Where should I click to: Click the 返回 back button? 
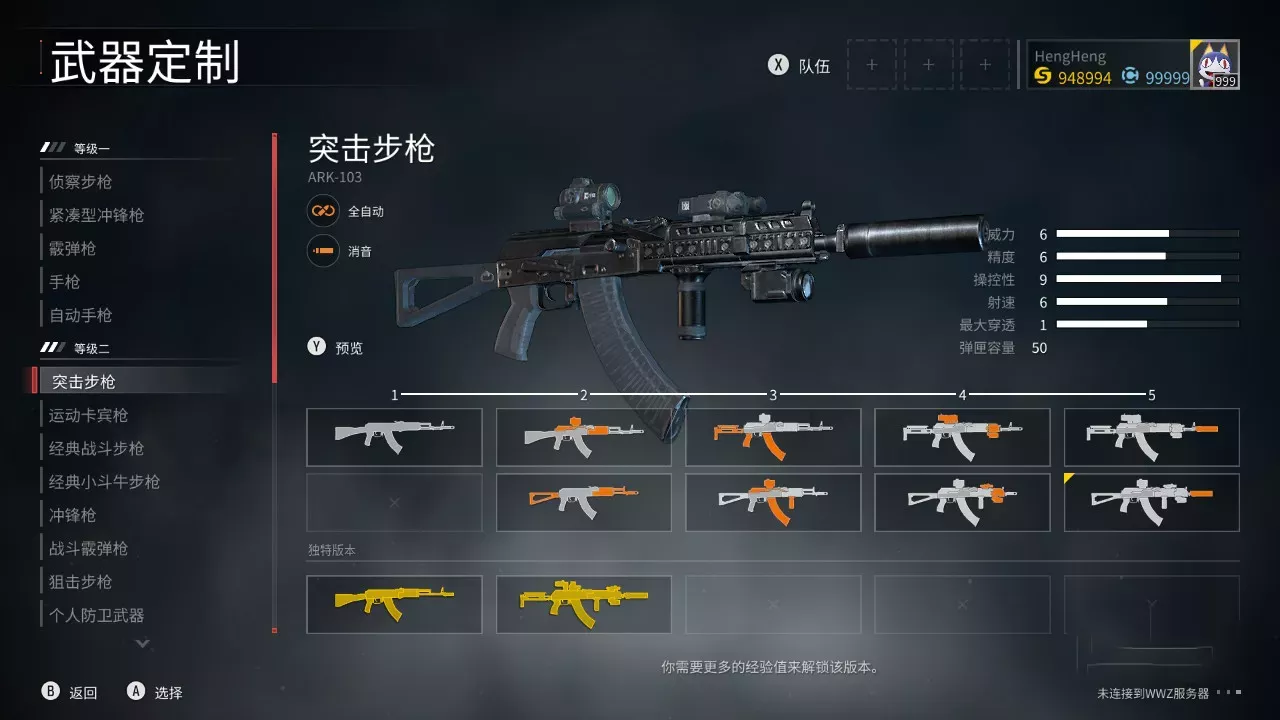(85, 691)
